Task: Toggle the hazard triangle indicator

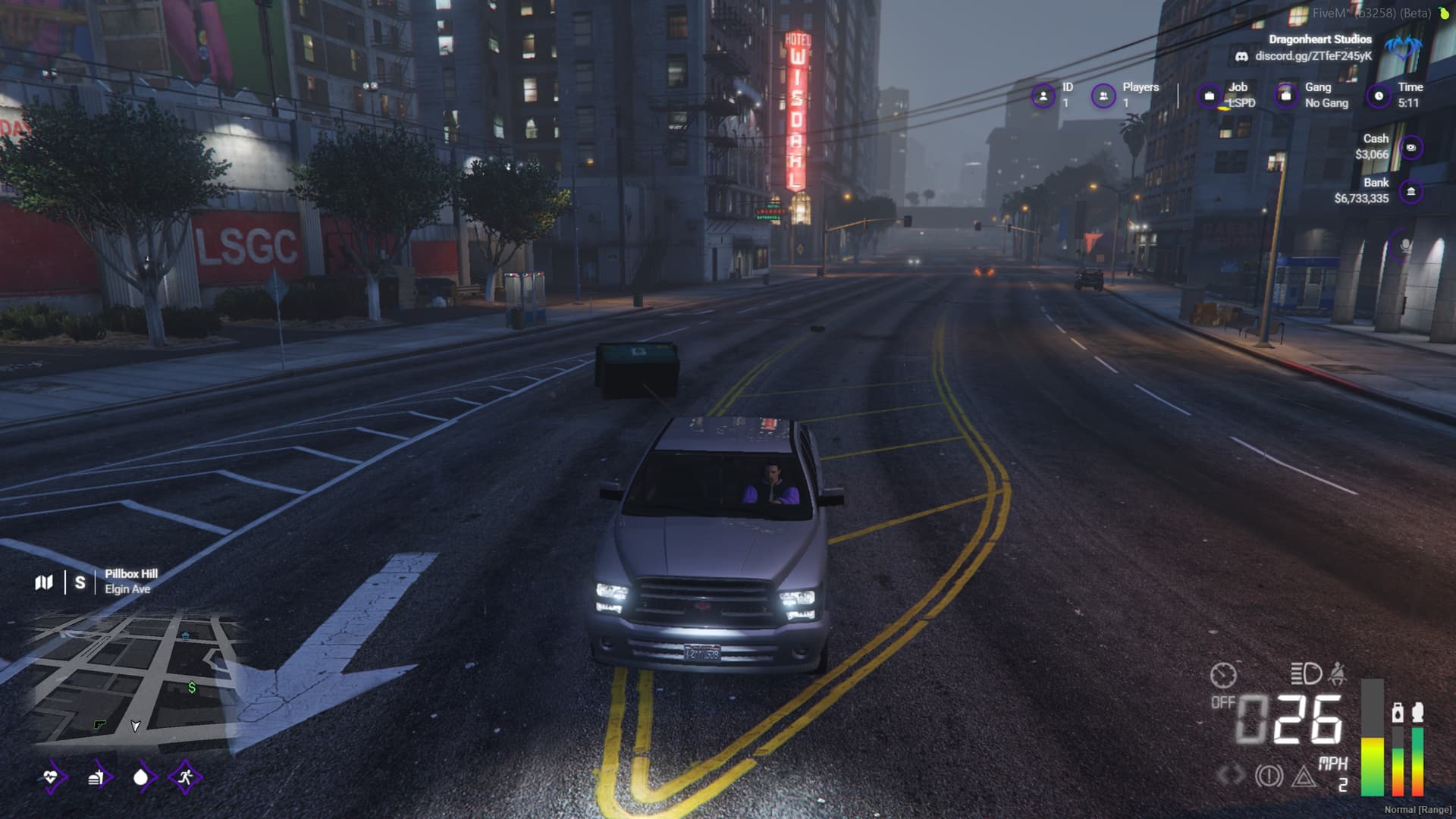Action: [1304, 776]
